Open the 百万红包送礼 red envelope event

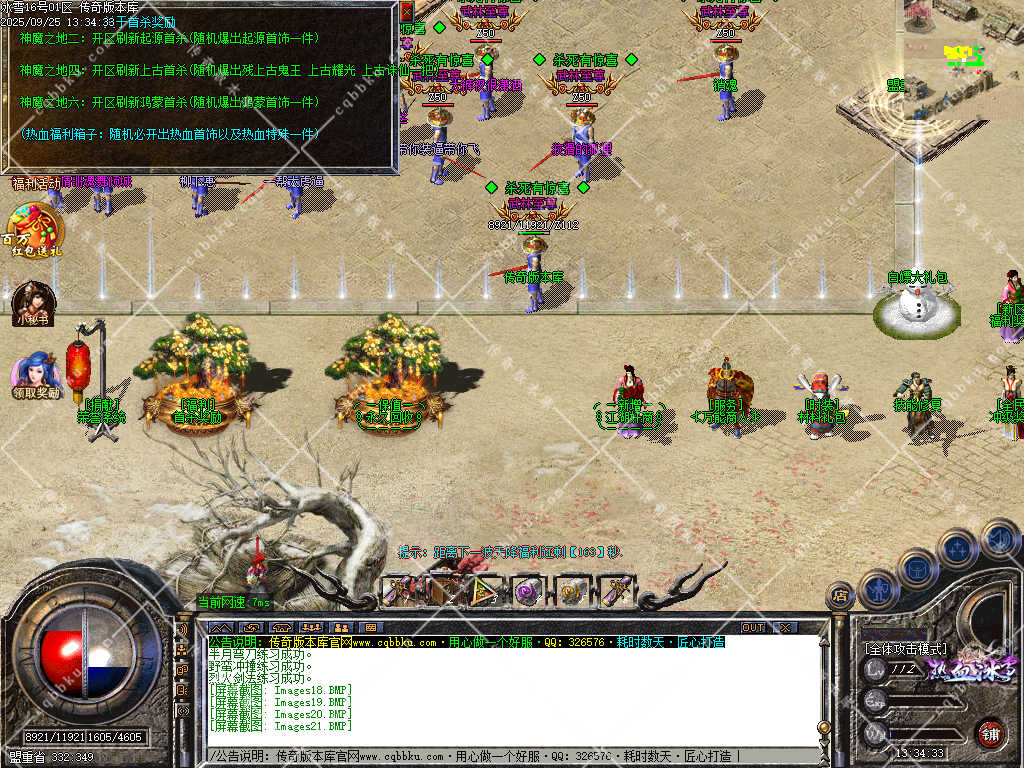[x=33, y=231]
